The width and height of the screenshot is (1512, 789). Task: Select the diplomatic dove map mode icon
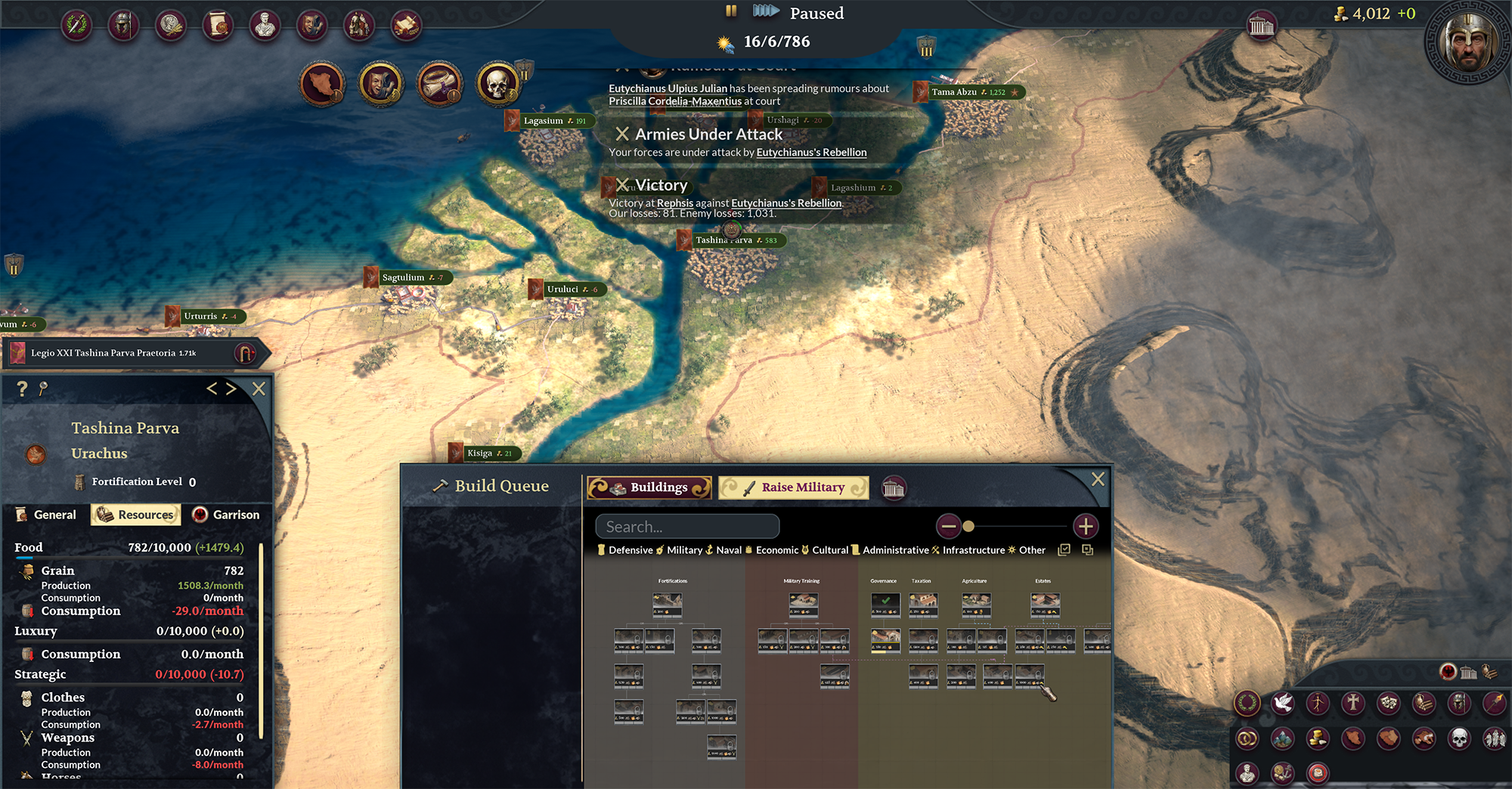pyautogui.click(x=1282, y=703)
